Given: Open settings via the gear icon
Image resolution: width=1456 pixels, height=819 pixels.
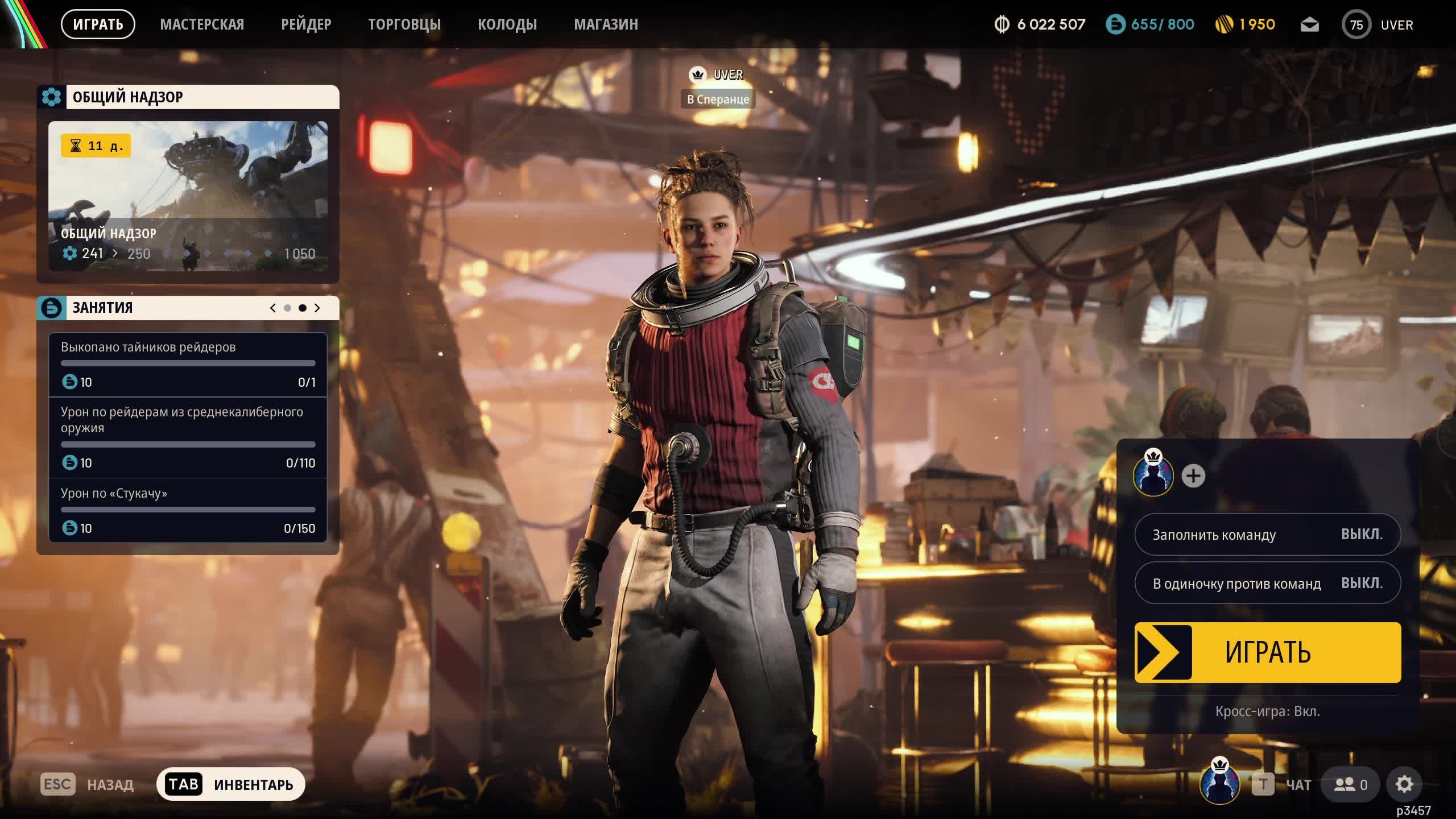Looking at the screenshot, I should [1404, 785].
